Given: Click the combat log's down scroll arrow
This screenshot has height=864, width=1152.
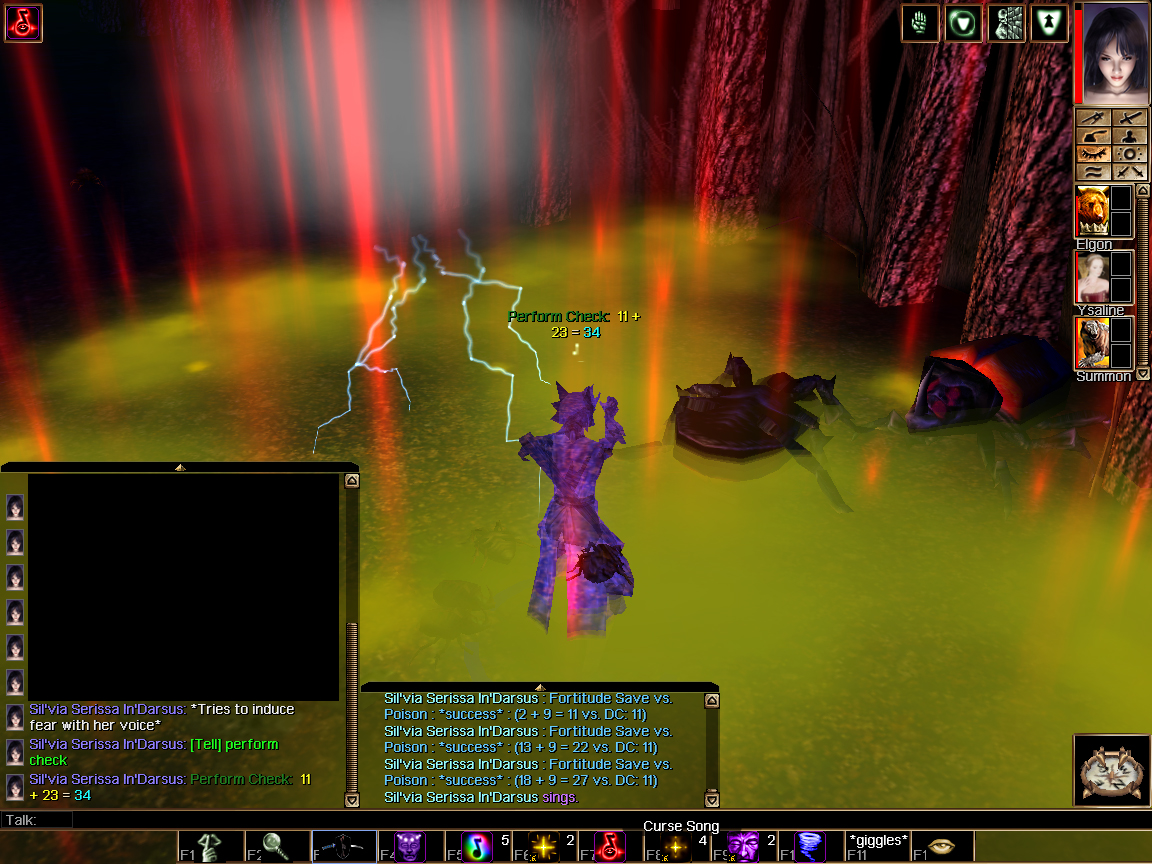Looking at the screenshot, I should click(x=711, y=800).
